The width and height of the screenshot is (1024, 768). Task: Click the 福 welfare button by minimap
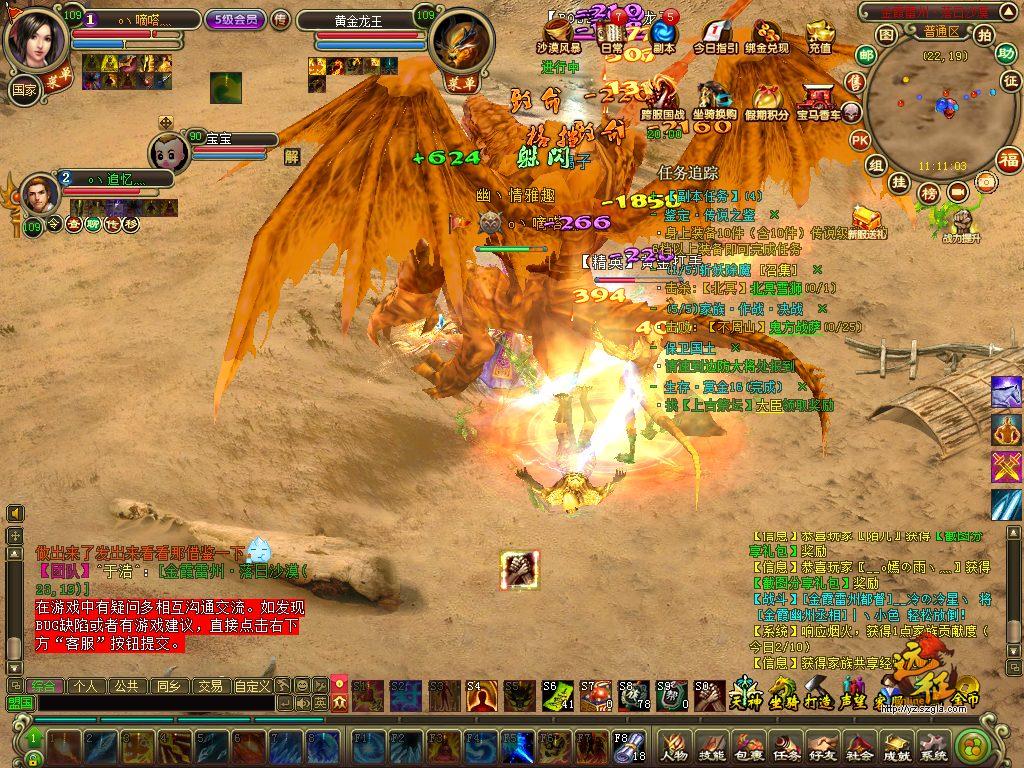1009,158
